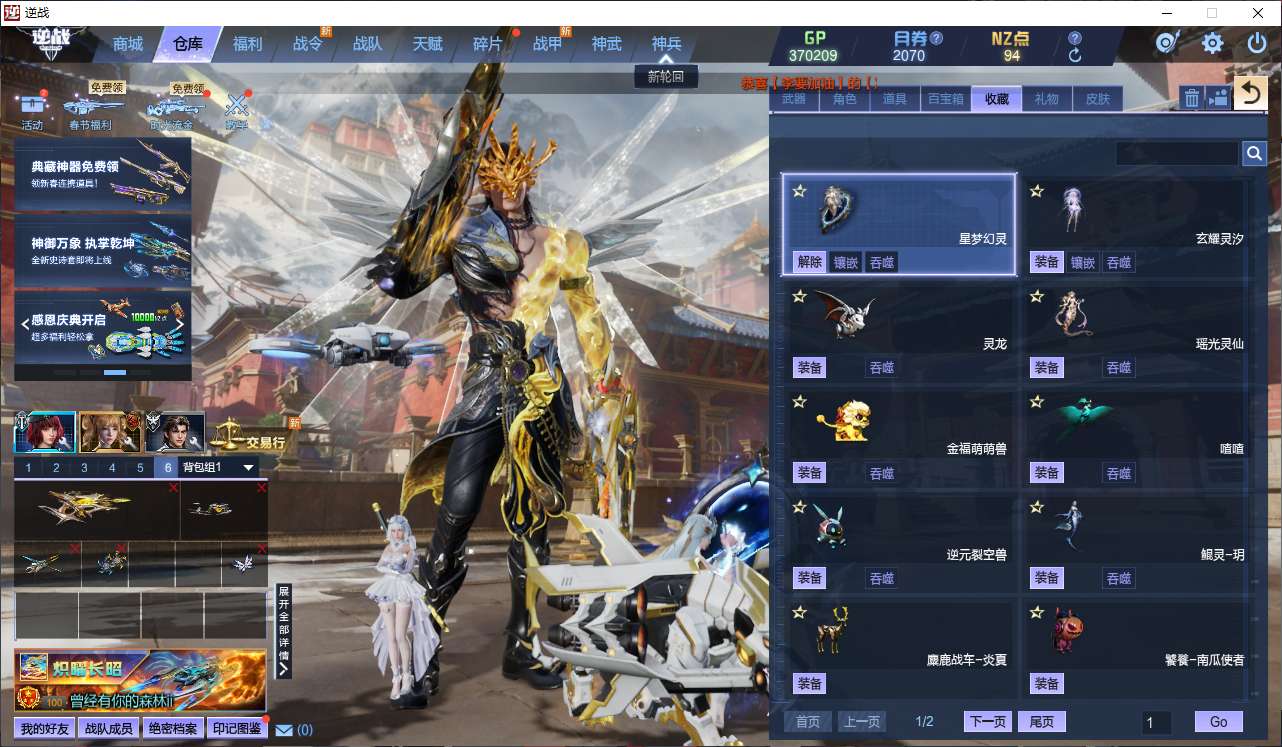Screen dimensions: 1282x747
Task: Click the search magnifier button
Action: tap(1254, 153)
